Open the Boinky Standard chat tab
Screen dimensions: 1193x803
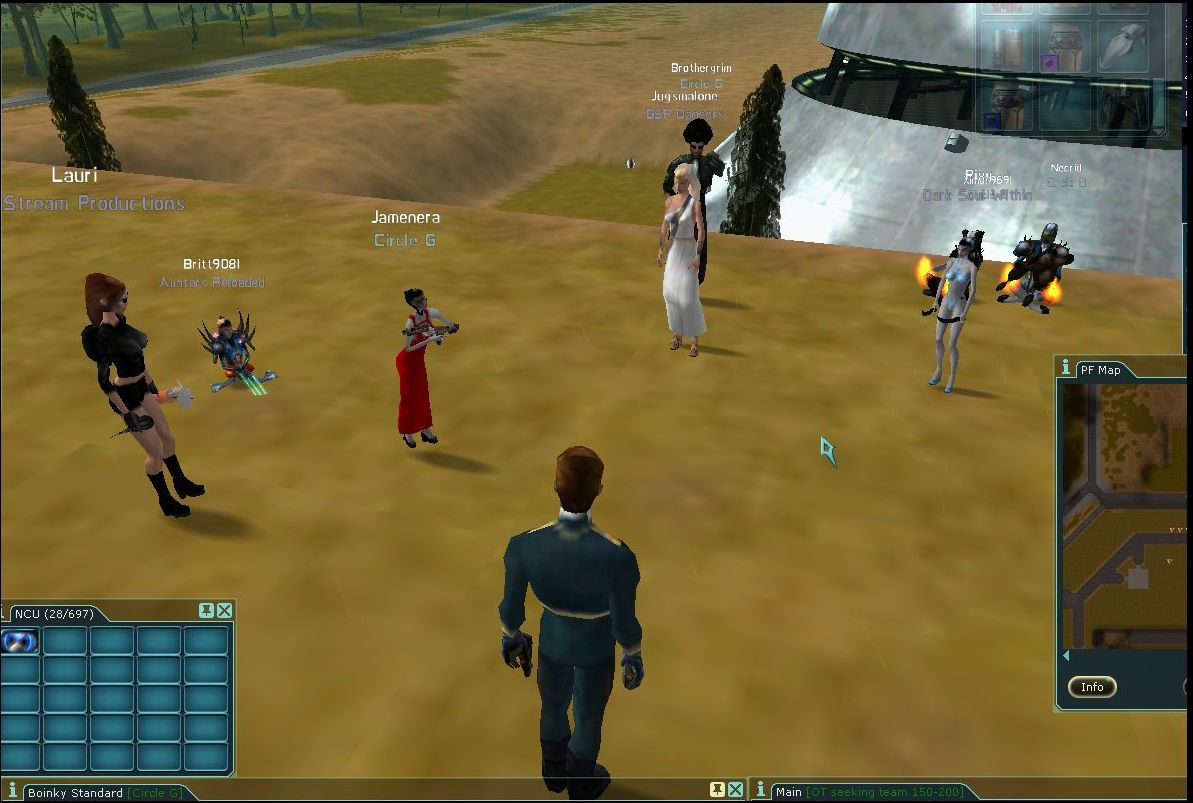[x=75, y=793]
